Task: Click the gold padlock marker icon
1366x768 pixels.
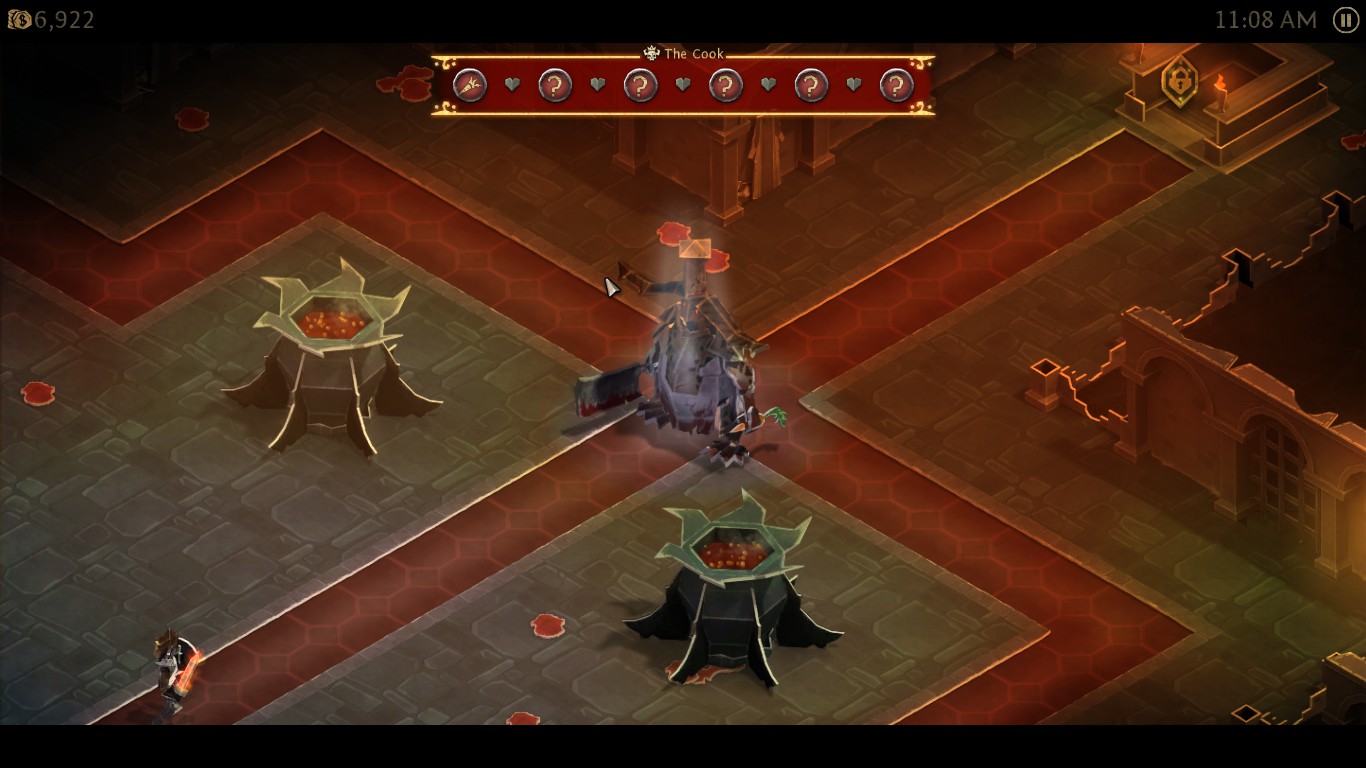Action: pos(1179,80)
